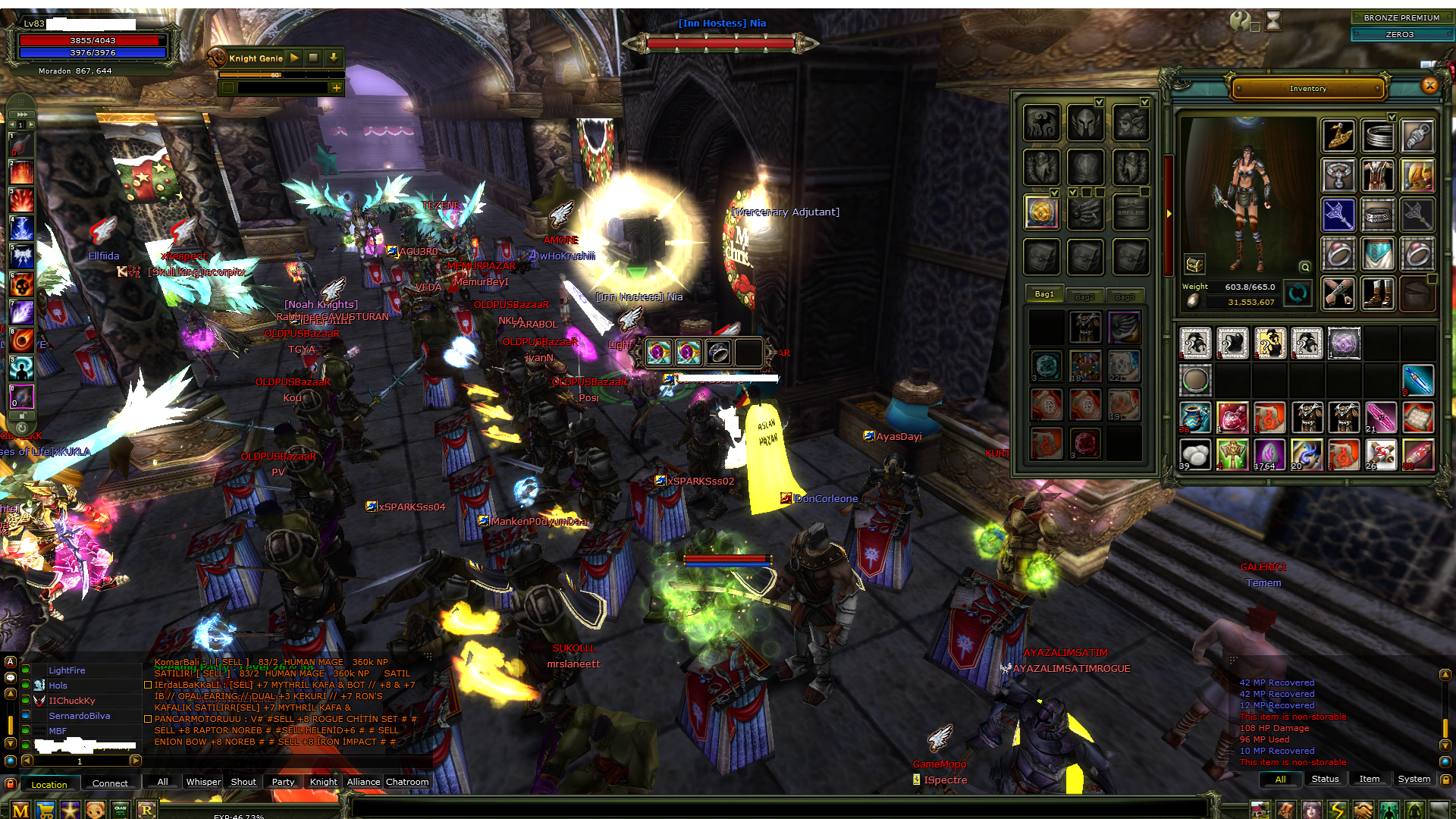Click the chest icon beside the character model
Viewport: 1456px width, 819px height.
[1194, 265]
